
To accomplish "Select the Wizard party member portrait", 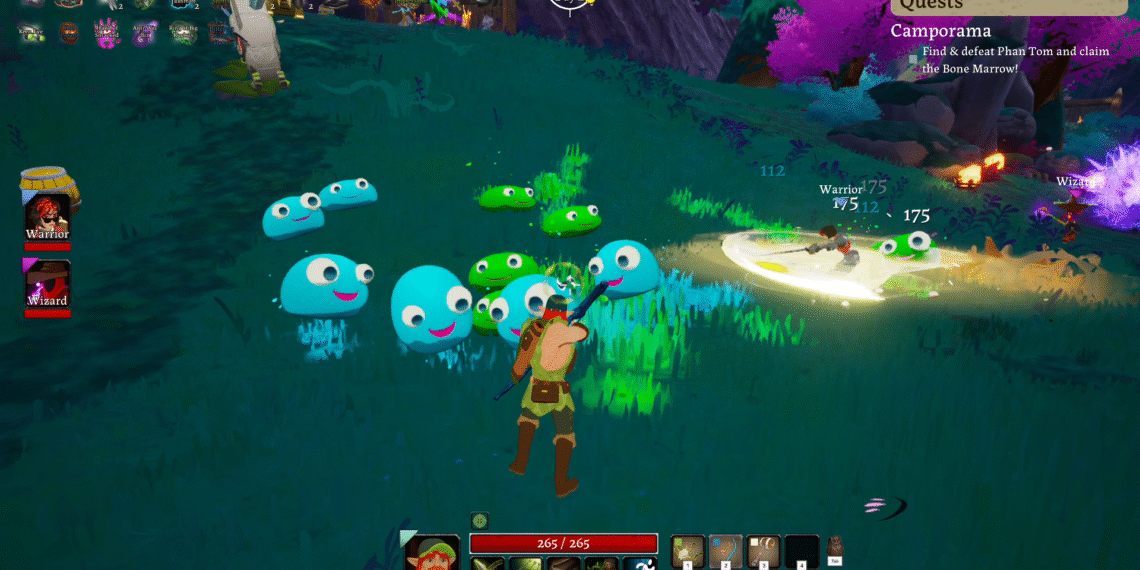I will click(47, 283).
